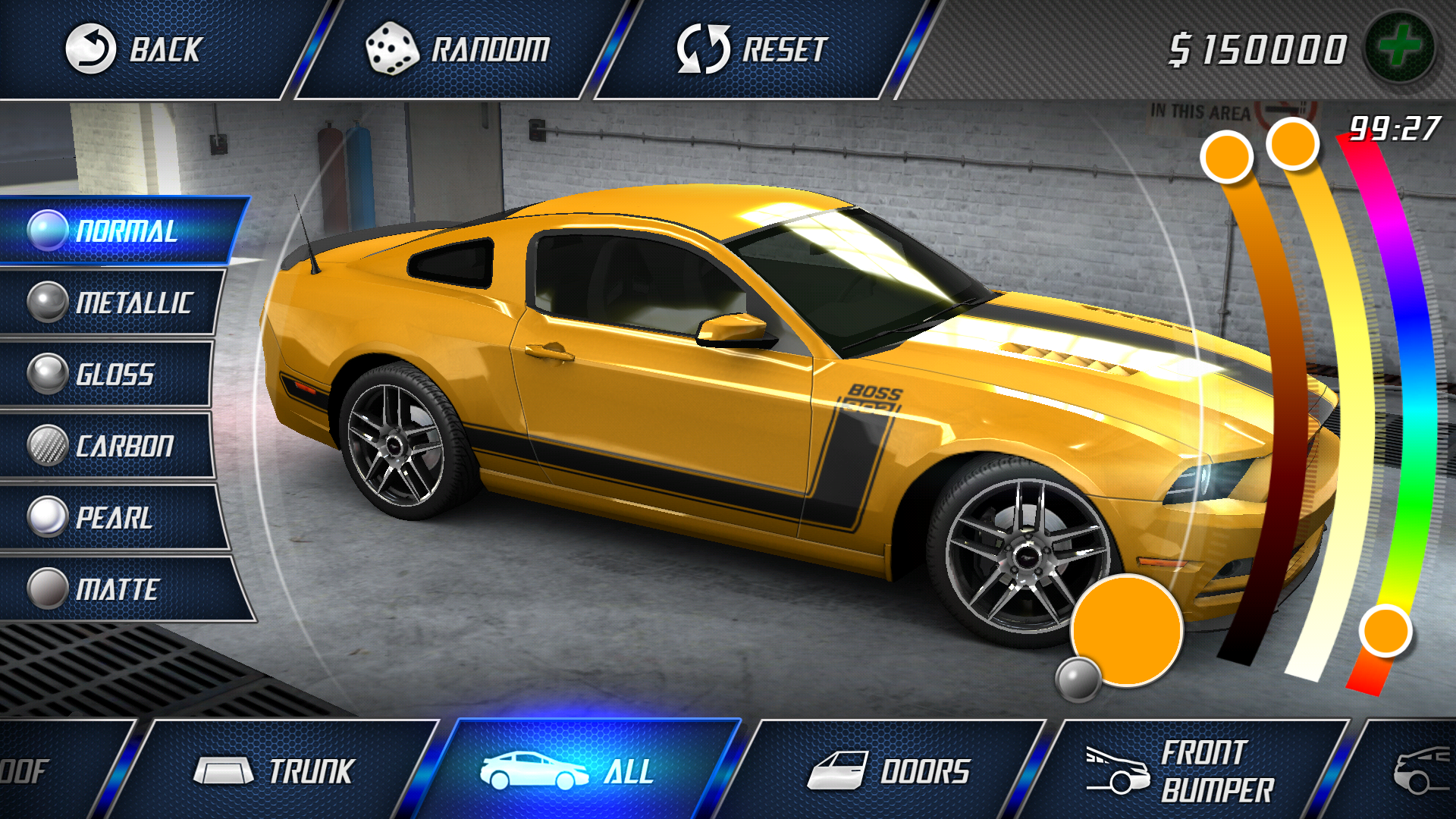The image size is (1456, 819).
Task: Enable the Pearl paint finish
Action: pyautogui.click(x=114, y=517)
